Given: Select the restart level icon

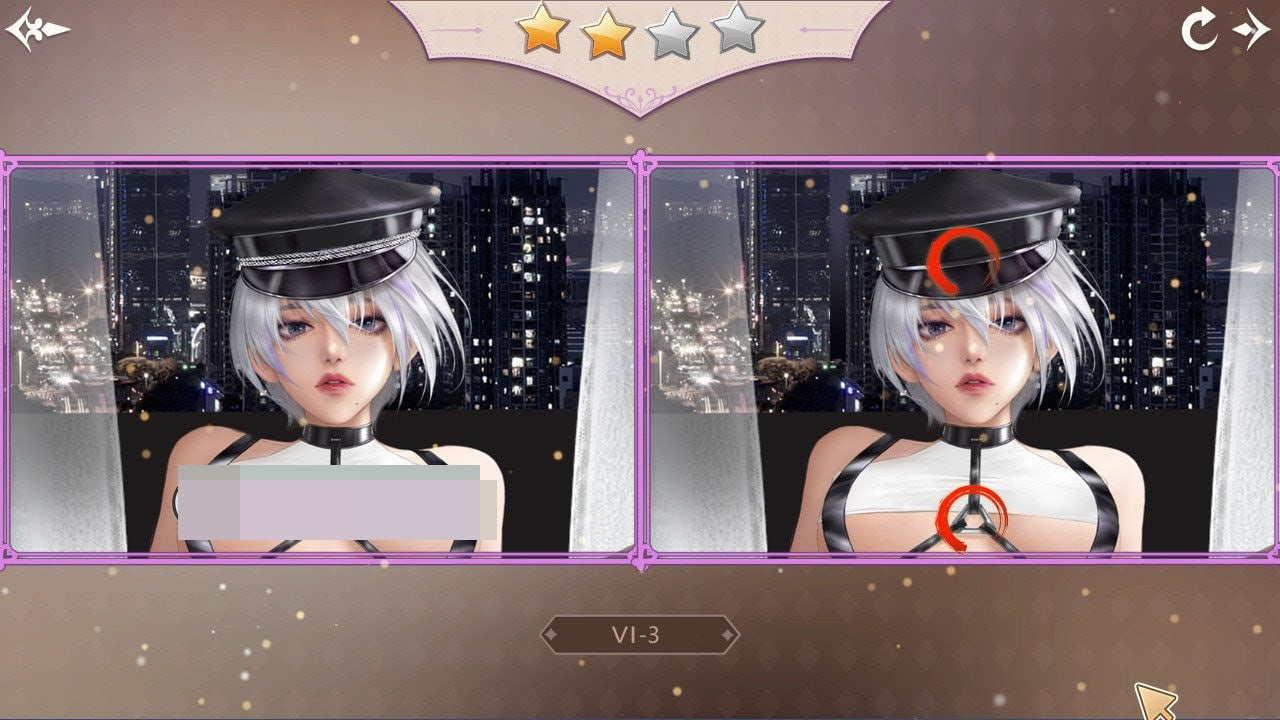Looking at the screenshot, I should click(x=1198, y=29).
